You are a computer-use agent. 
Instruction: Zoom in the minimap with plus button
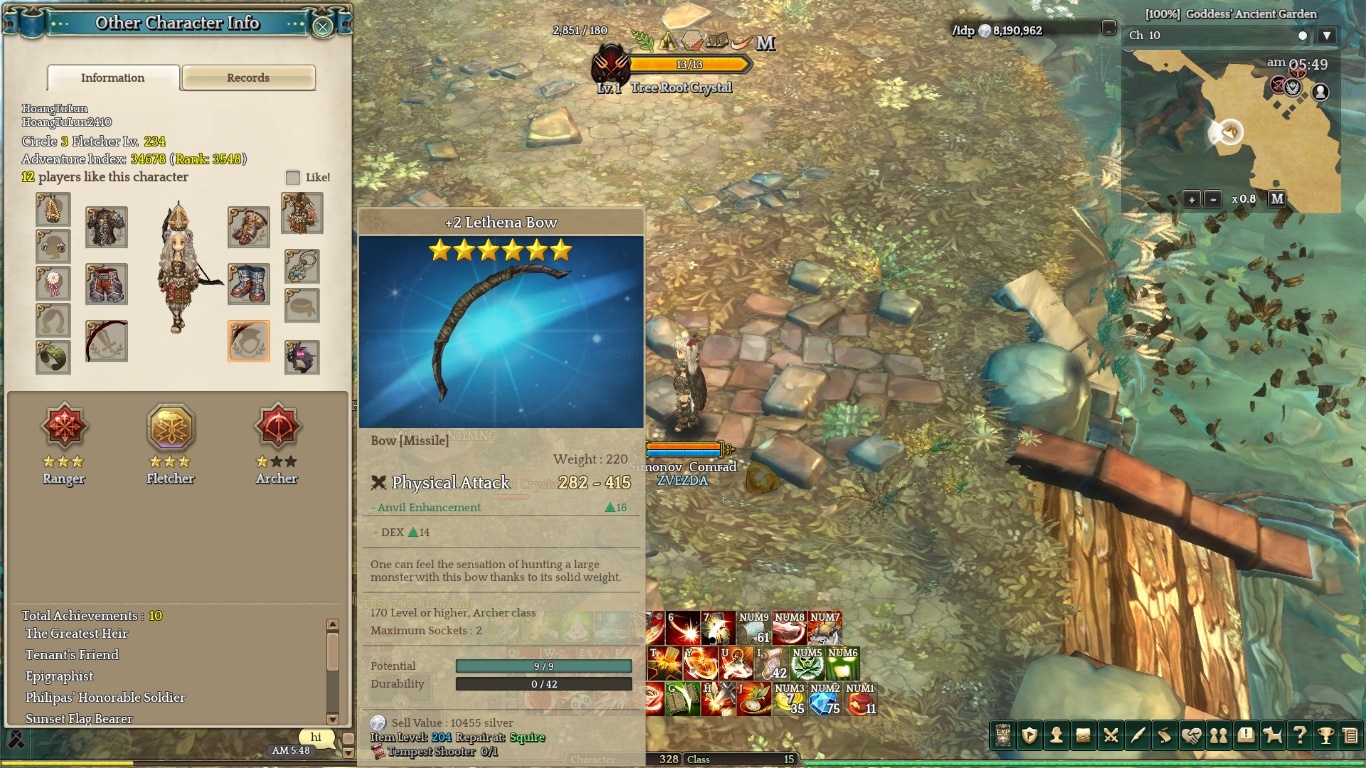pos(1191,199)
